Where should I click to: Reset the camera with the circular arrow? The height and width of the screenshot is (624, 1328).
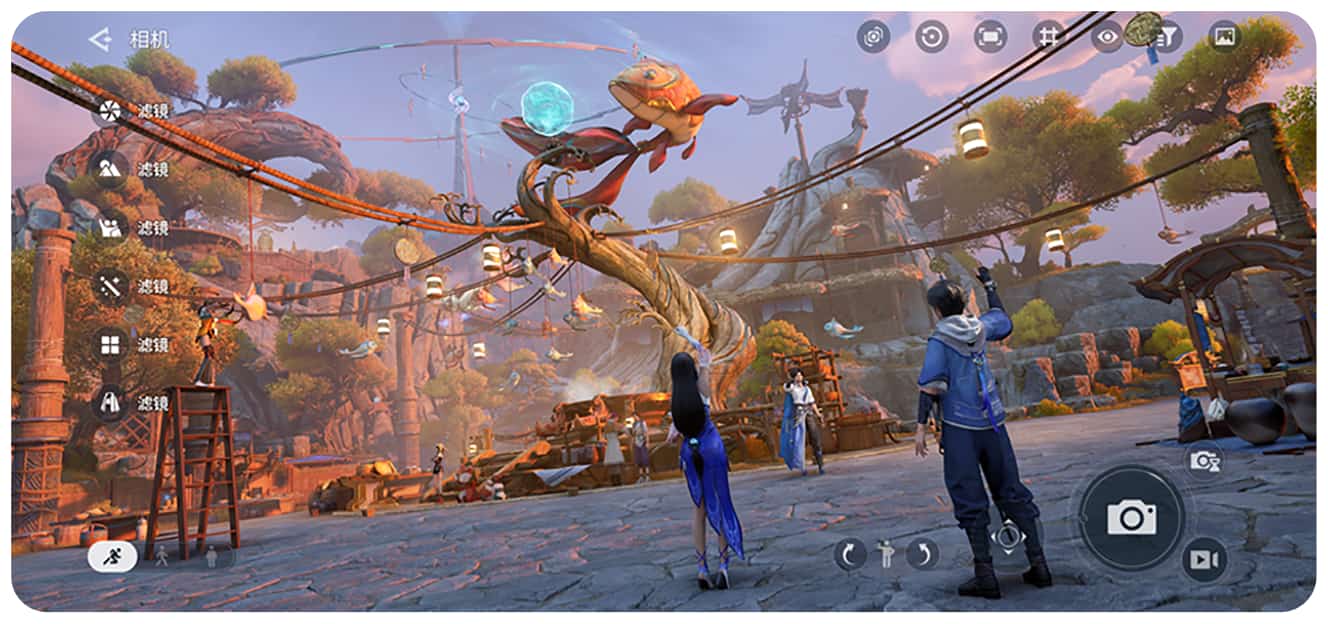[932, 37]
